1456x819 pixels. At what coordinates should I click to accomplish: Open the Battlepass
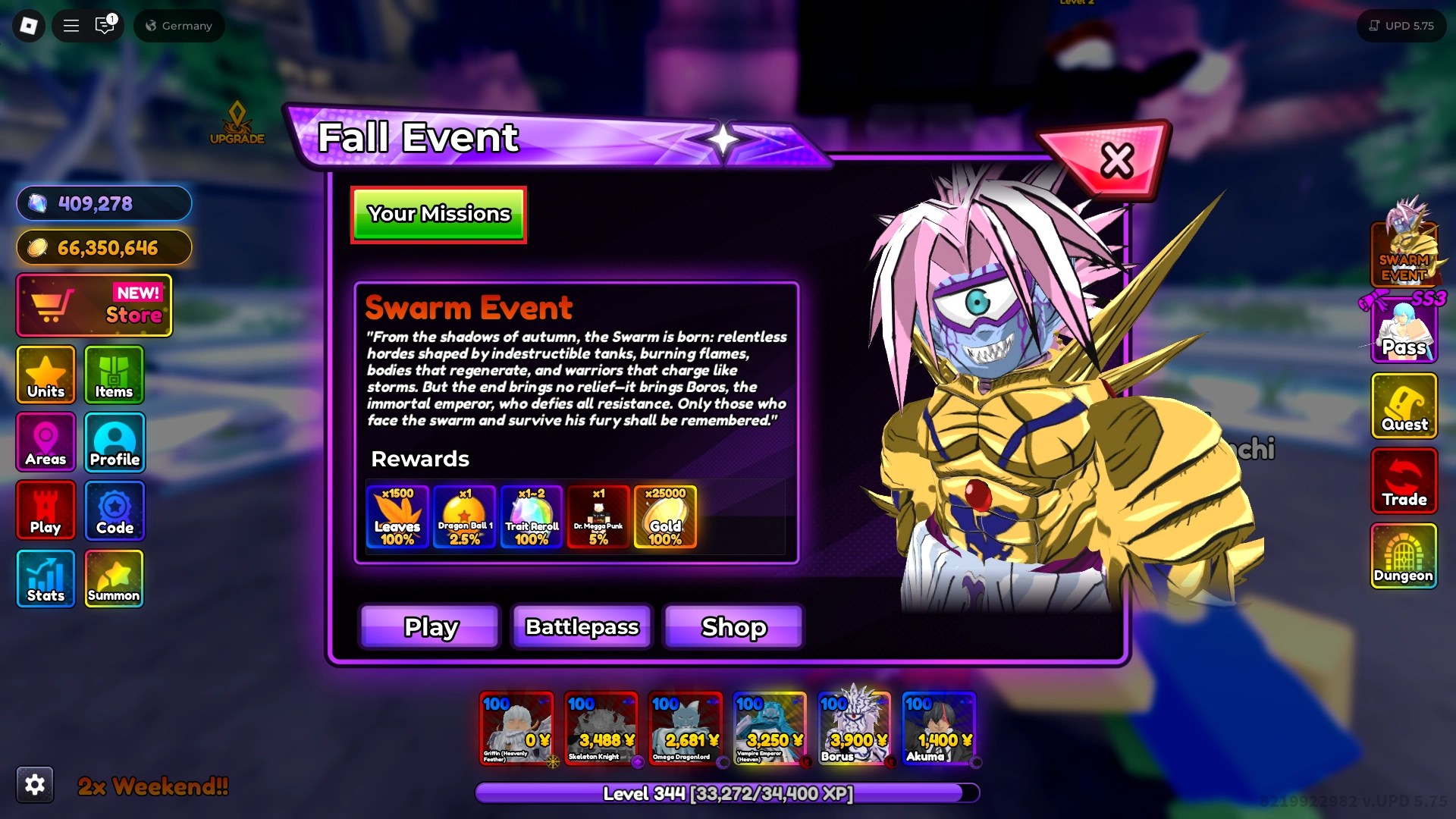(x=582, y=626)
